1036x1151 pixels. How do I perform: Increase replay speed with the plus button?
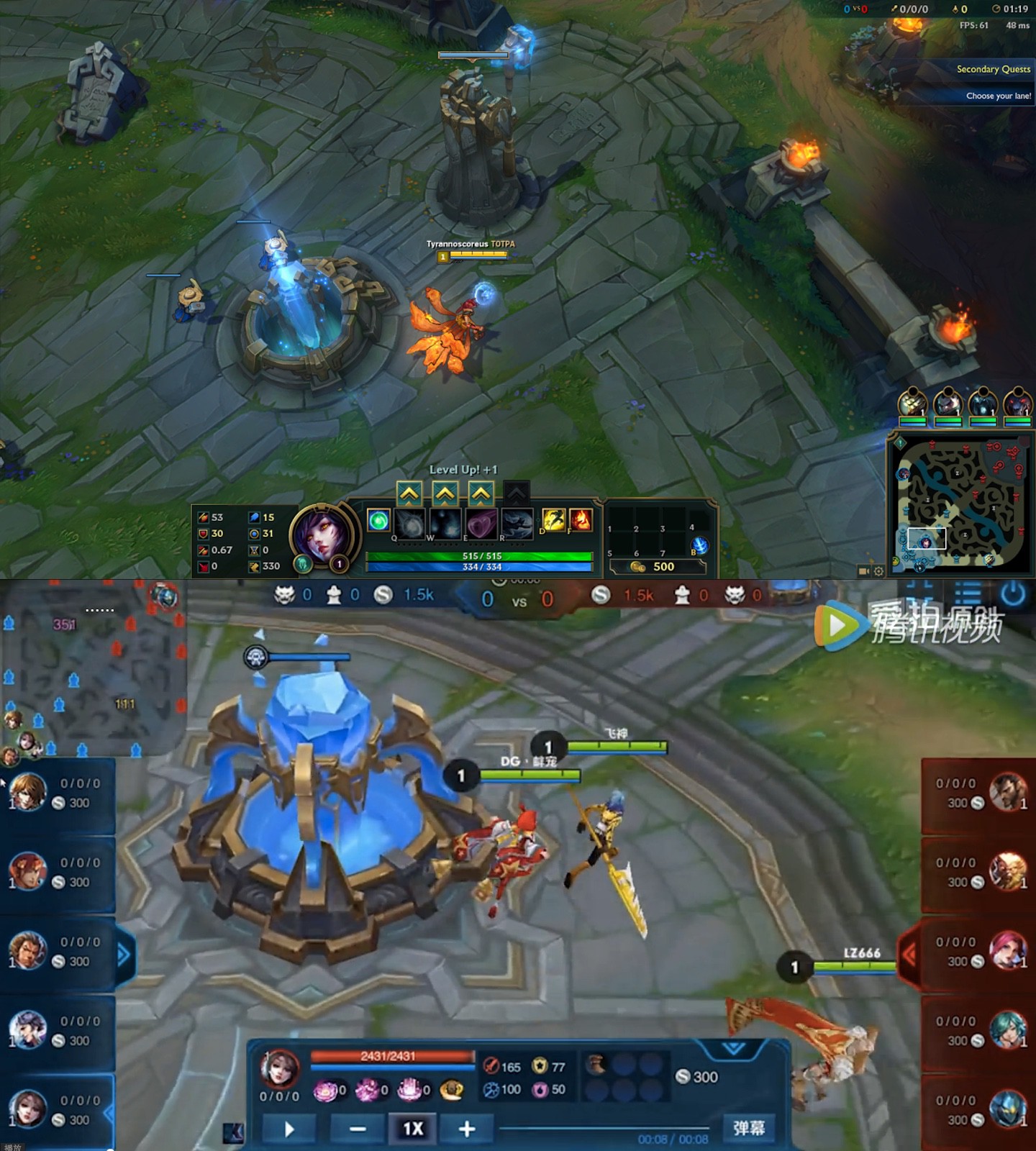[x=466, y=1127]
